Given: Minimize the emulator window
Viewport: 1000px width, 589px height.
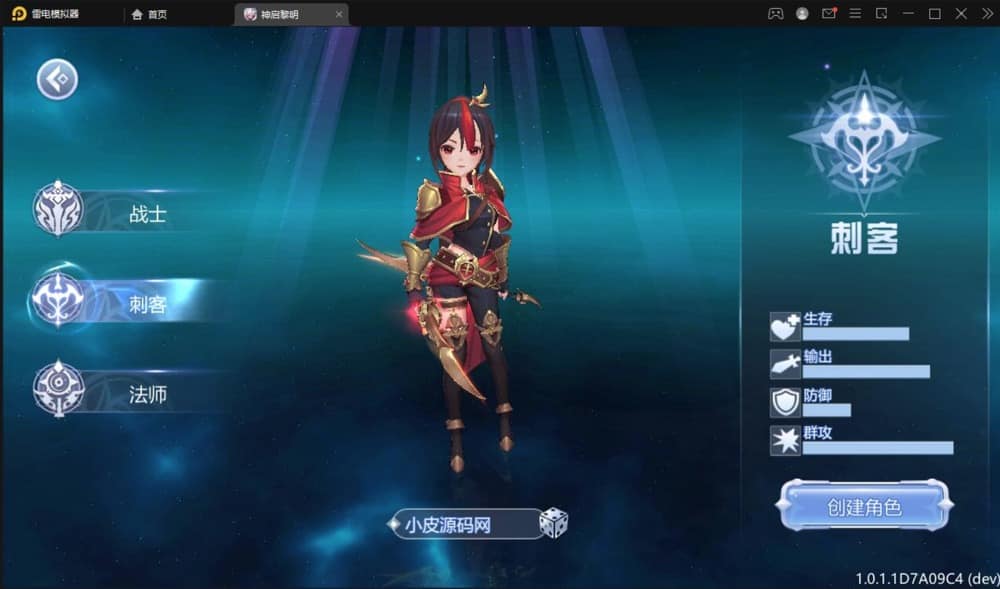Looking at the screenshot, I should tap(908, 14).
